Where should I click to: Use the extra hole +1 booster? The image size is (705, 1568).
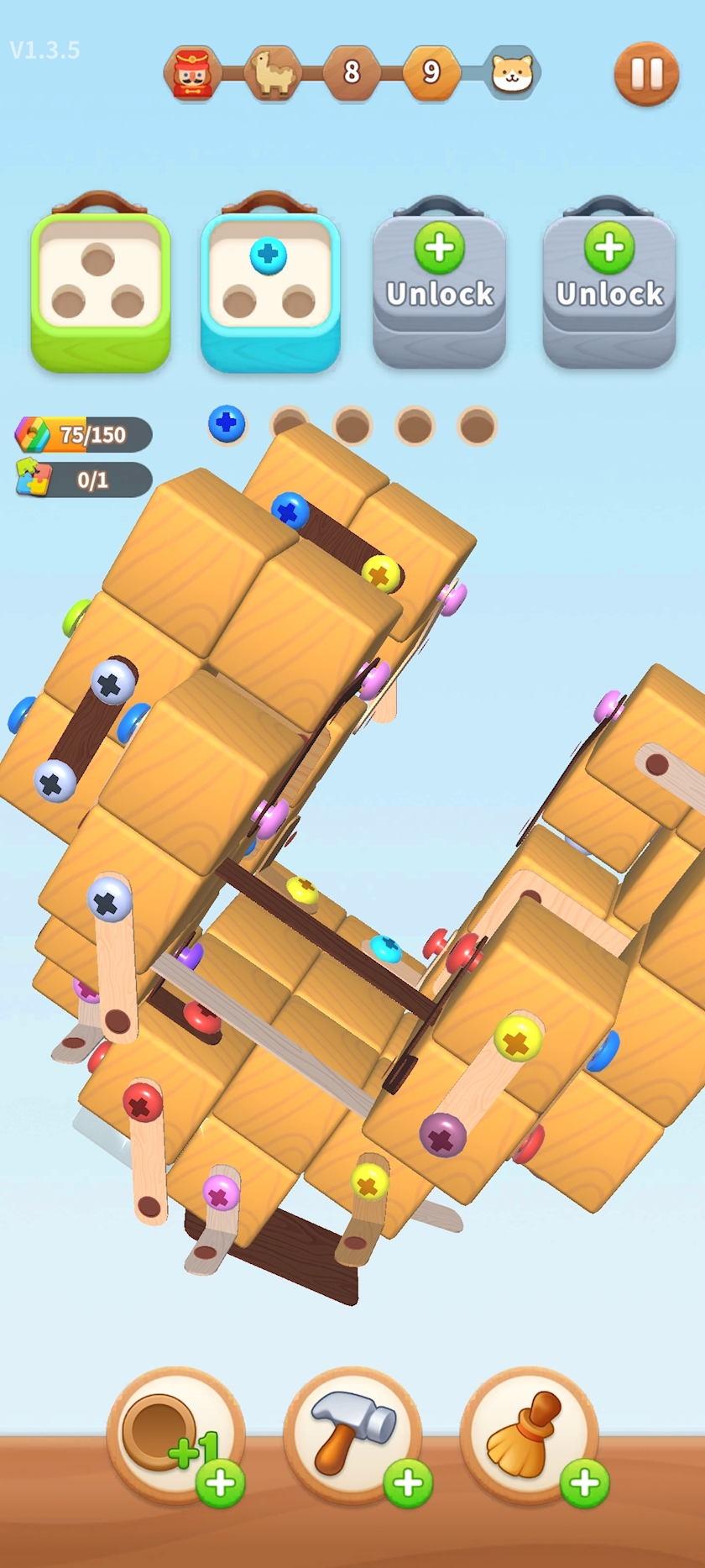coord(175,1434)
